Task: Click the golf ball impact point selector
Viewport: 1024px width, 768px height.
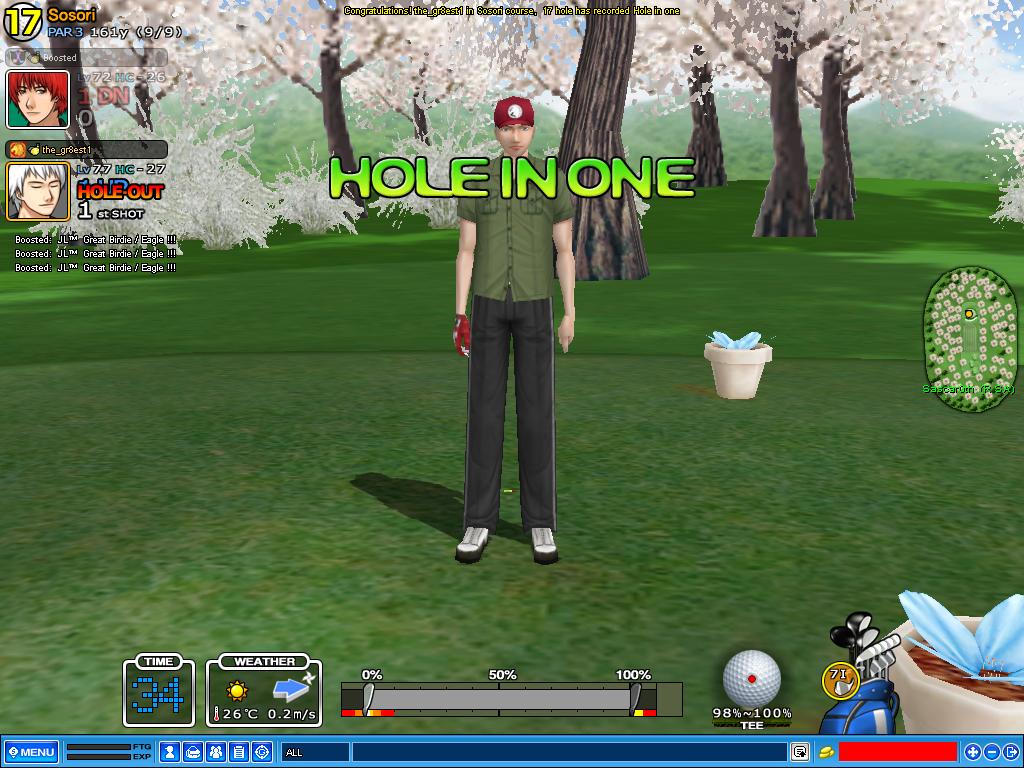Action: tap(751, 677)
